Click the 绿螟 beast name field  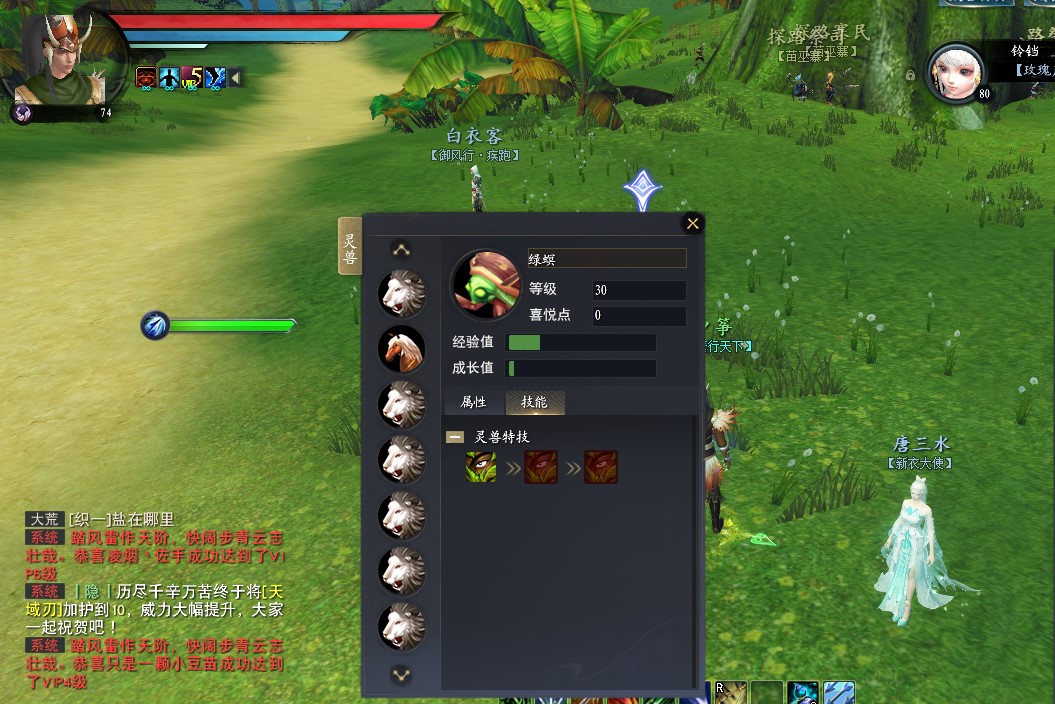(607, 258)
